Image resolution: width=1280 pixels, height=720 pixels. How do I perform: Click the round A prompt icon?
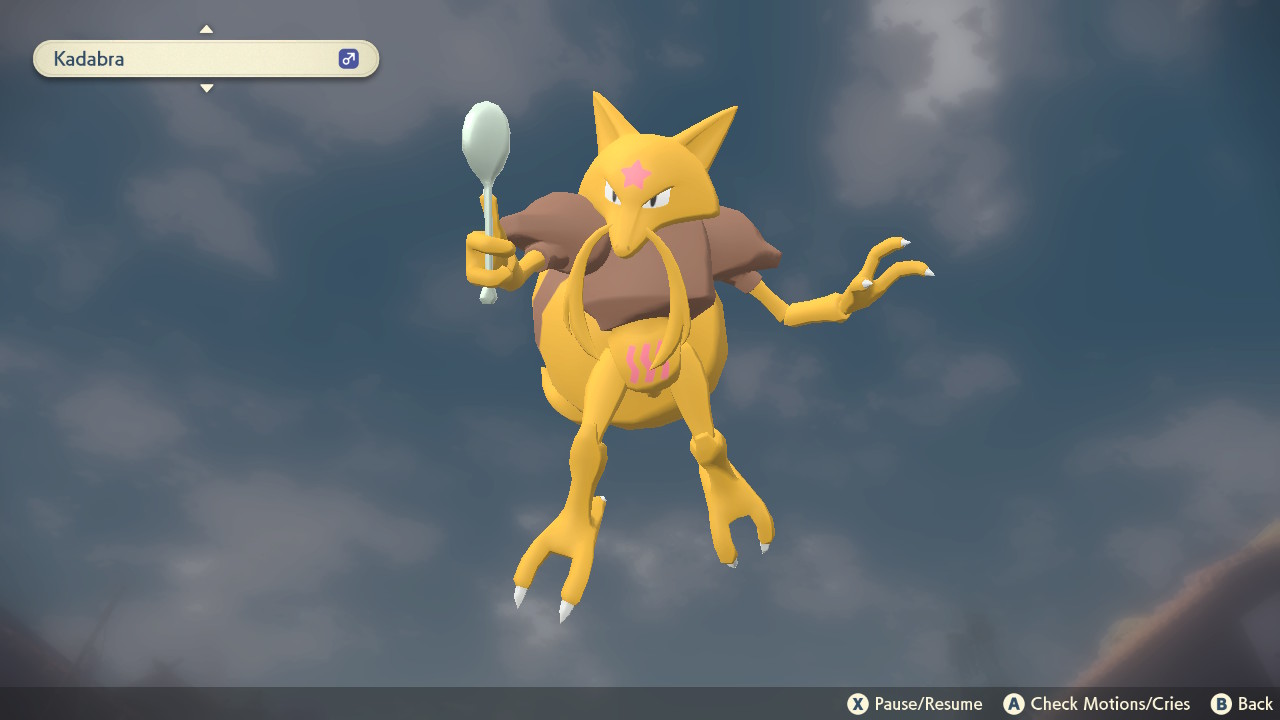(1013, 704)
